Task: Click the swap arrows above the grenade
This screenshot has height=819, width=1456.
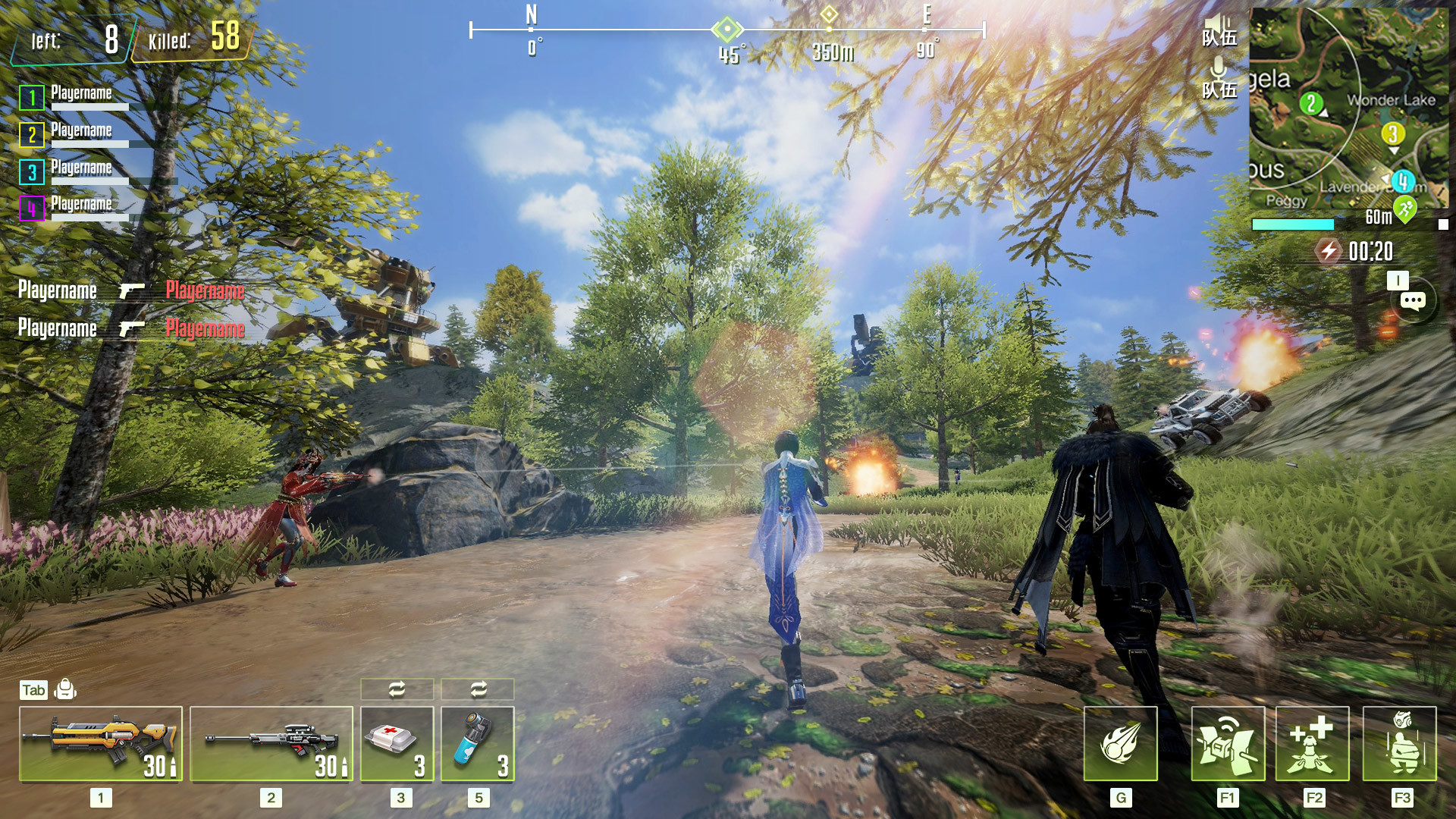Action: pyautogui.click(x=478, y=689)
